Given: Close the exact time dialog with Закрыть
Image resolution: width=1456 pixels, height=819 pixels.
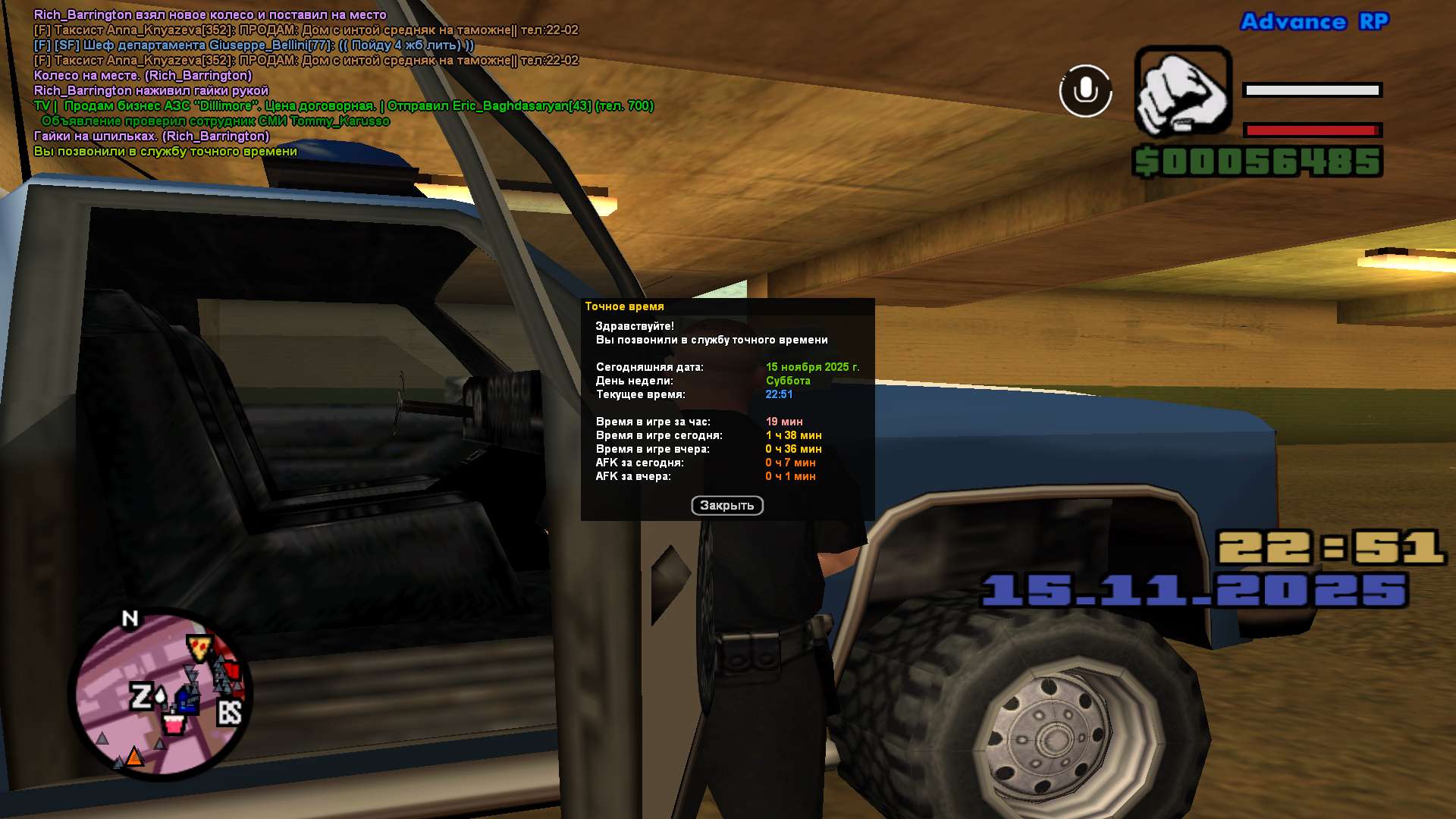Looking at the screenshot, I should tap(726, 506).
